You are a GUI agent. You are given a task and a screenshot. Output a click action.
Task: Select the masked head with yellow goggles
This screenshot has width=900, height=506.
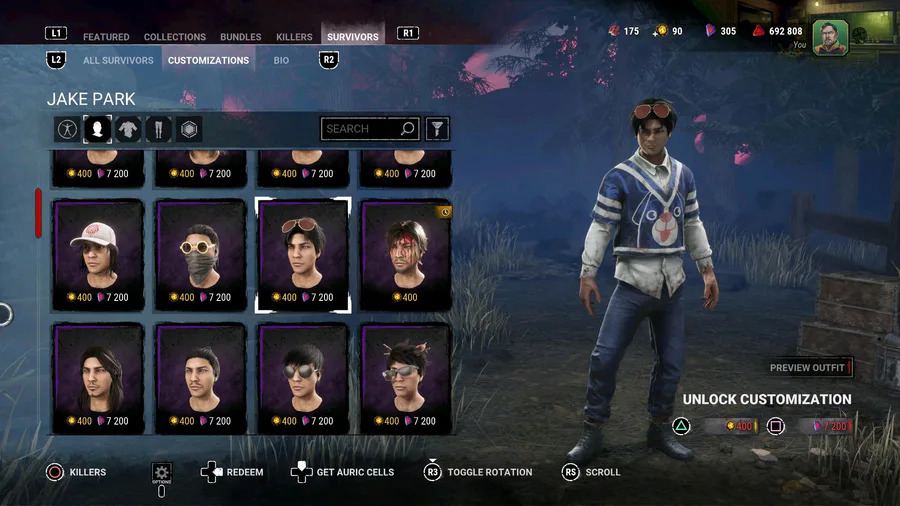click(x=201, y=254)
